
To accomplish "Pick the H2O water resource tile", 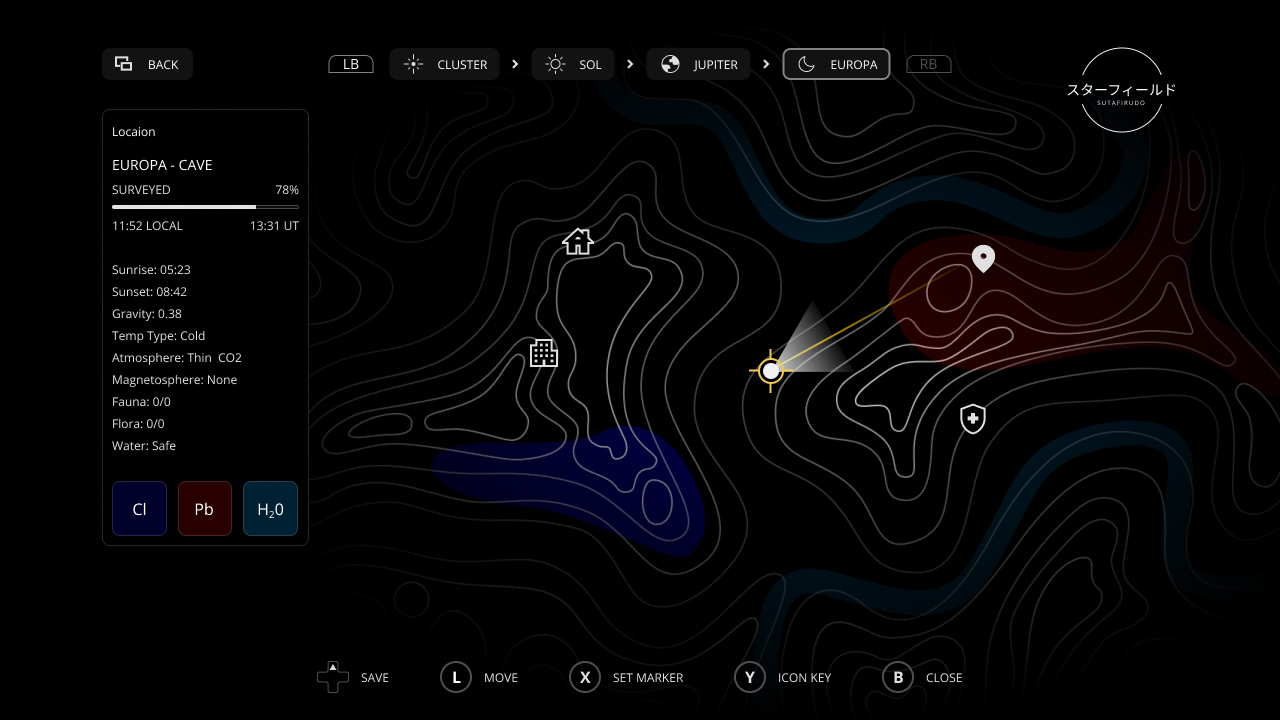I will coord(270,509).
